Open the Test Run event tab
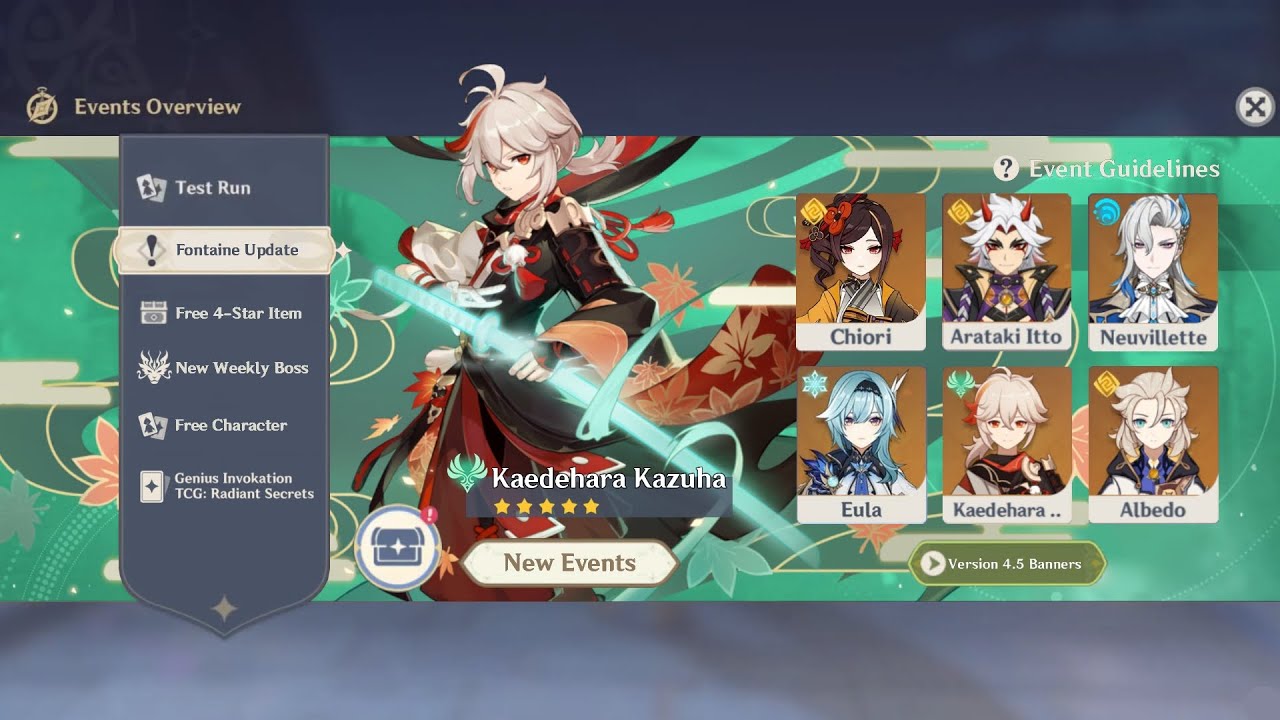 [x=212, y=188]
